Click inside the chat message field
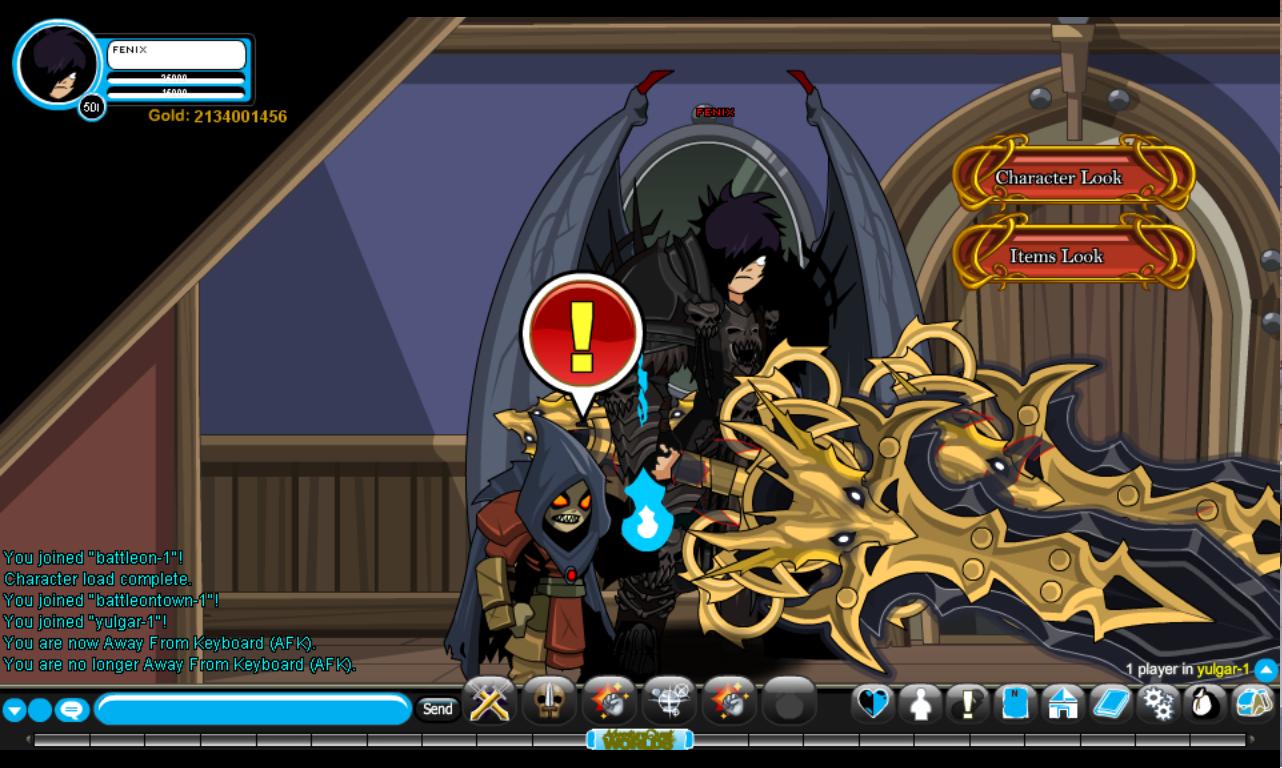The width and height of the screenshot is (1282, 768). tap(250, 707)
